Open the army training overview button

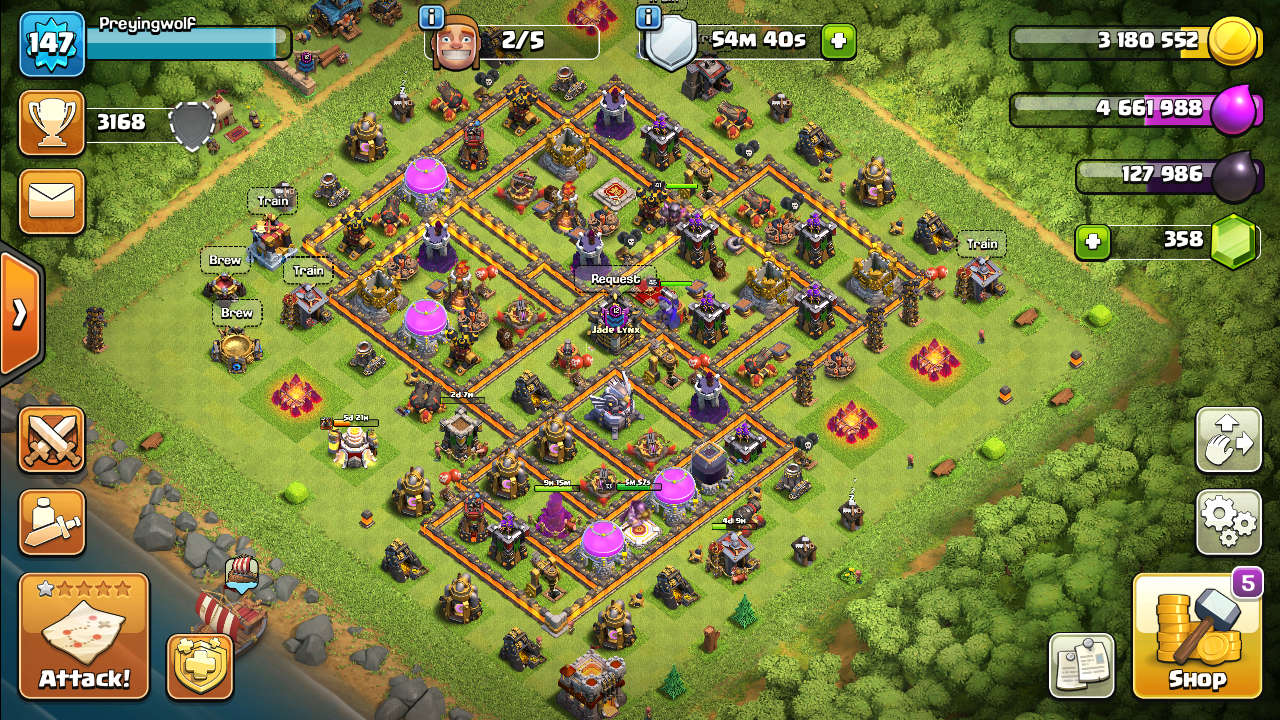pos(51,521)
